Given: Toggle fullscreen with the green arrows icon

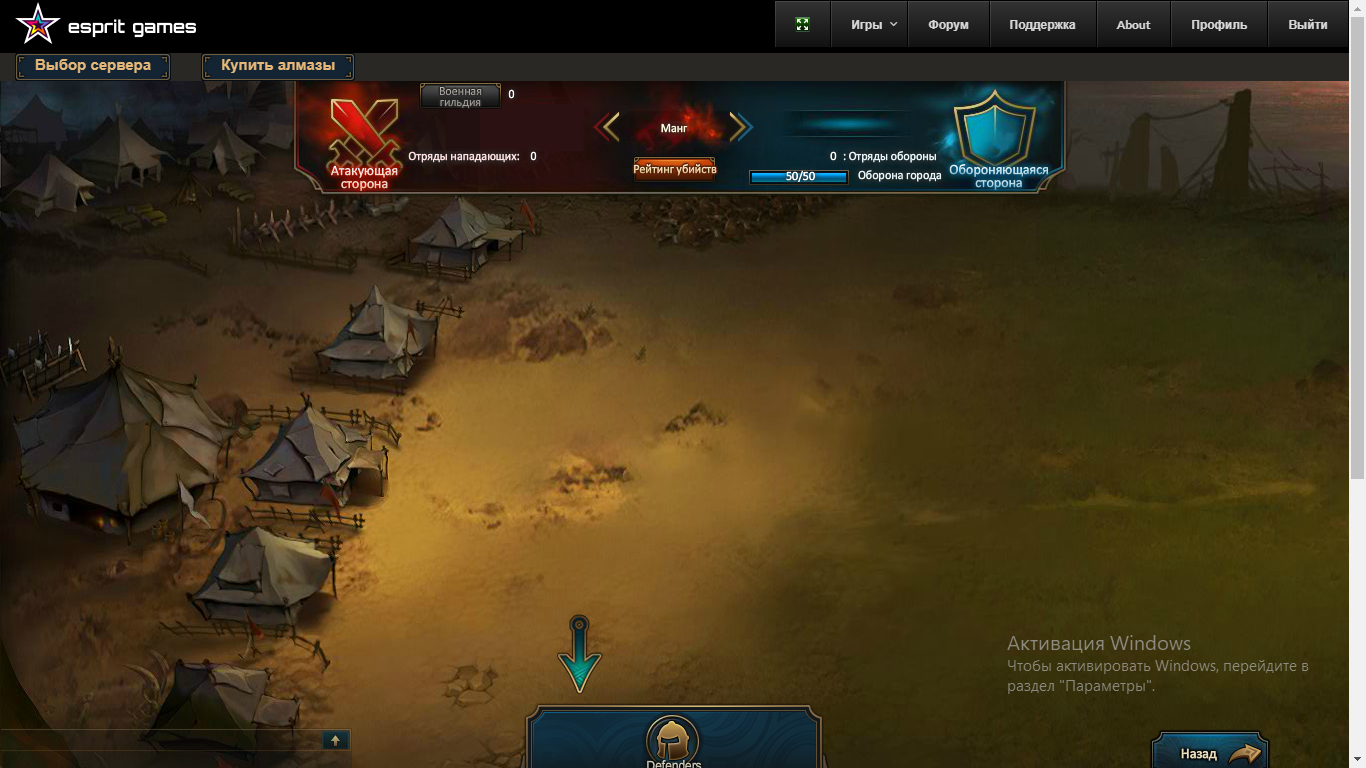Looking at the screenshot, I should tap(802, 25).
